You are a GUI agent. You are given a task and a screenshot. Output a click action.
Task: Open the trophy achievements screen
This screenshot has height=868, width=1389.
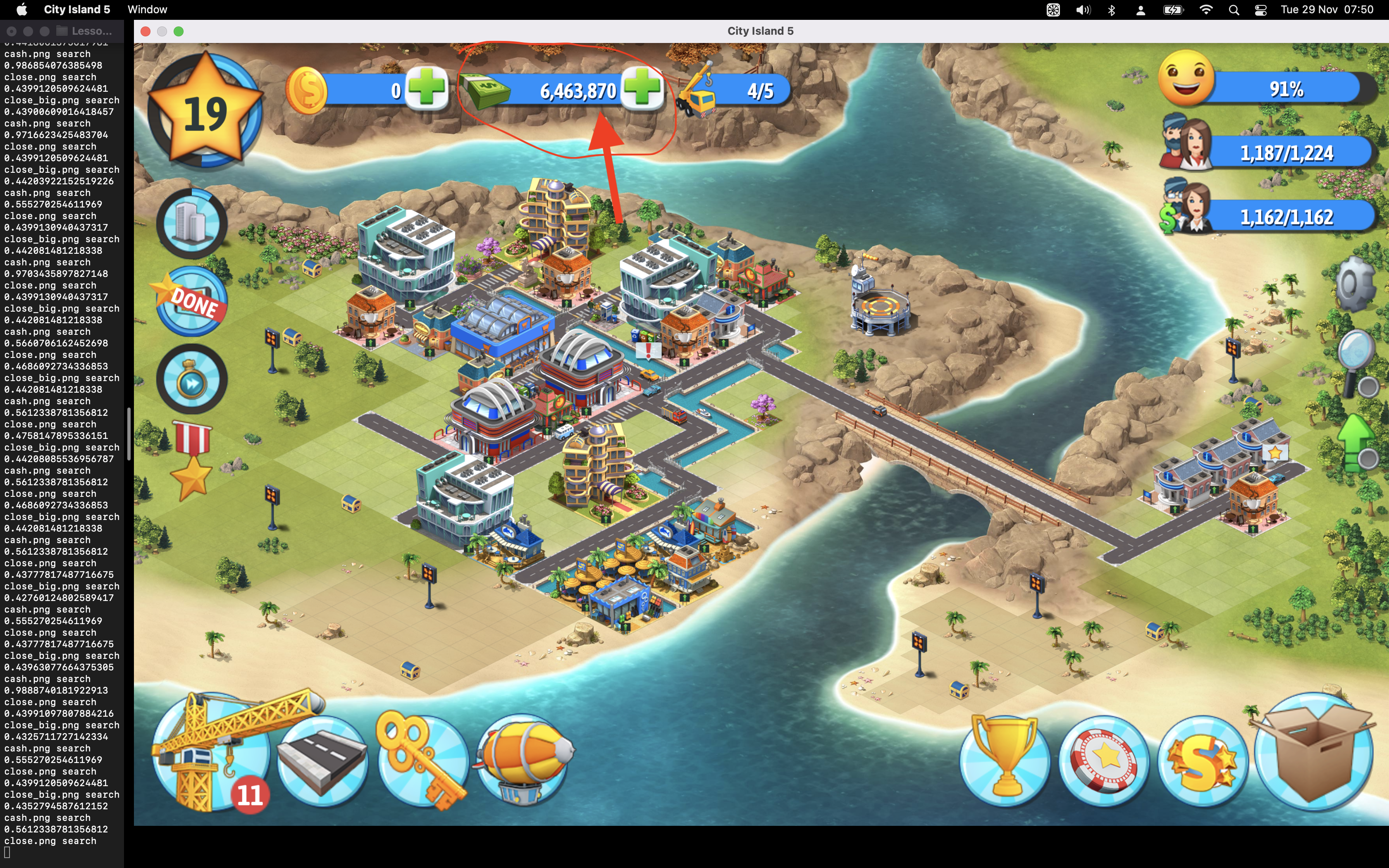(1005, 761)
